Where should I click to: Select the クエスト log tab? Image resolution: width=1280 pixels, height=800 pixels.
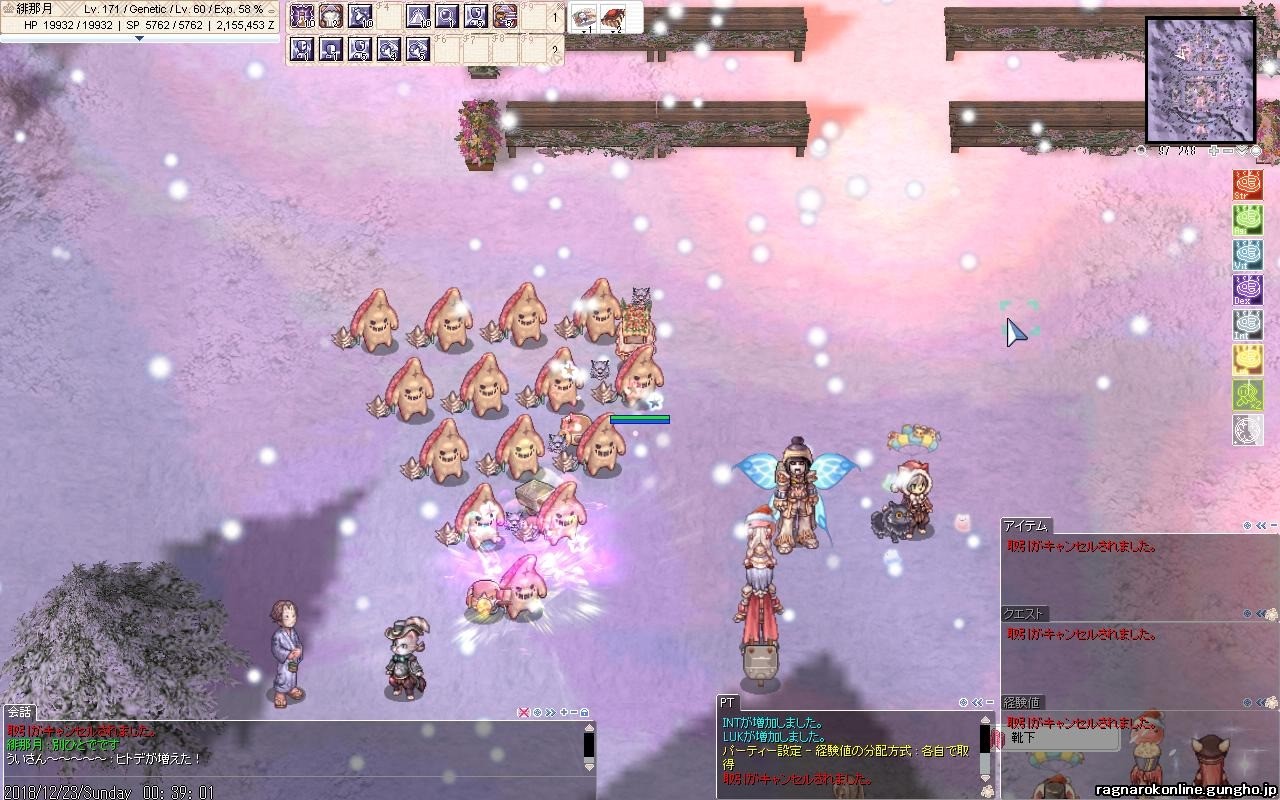(x=1024, y=614)
